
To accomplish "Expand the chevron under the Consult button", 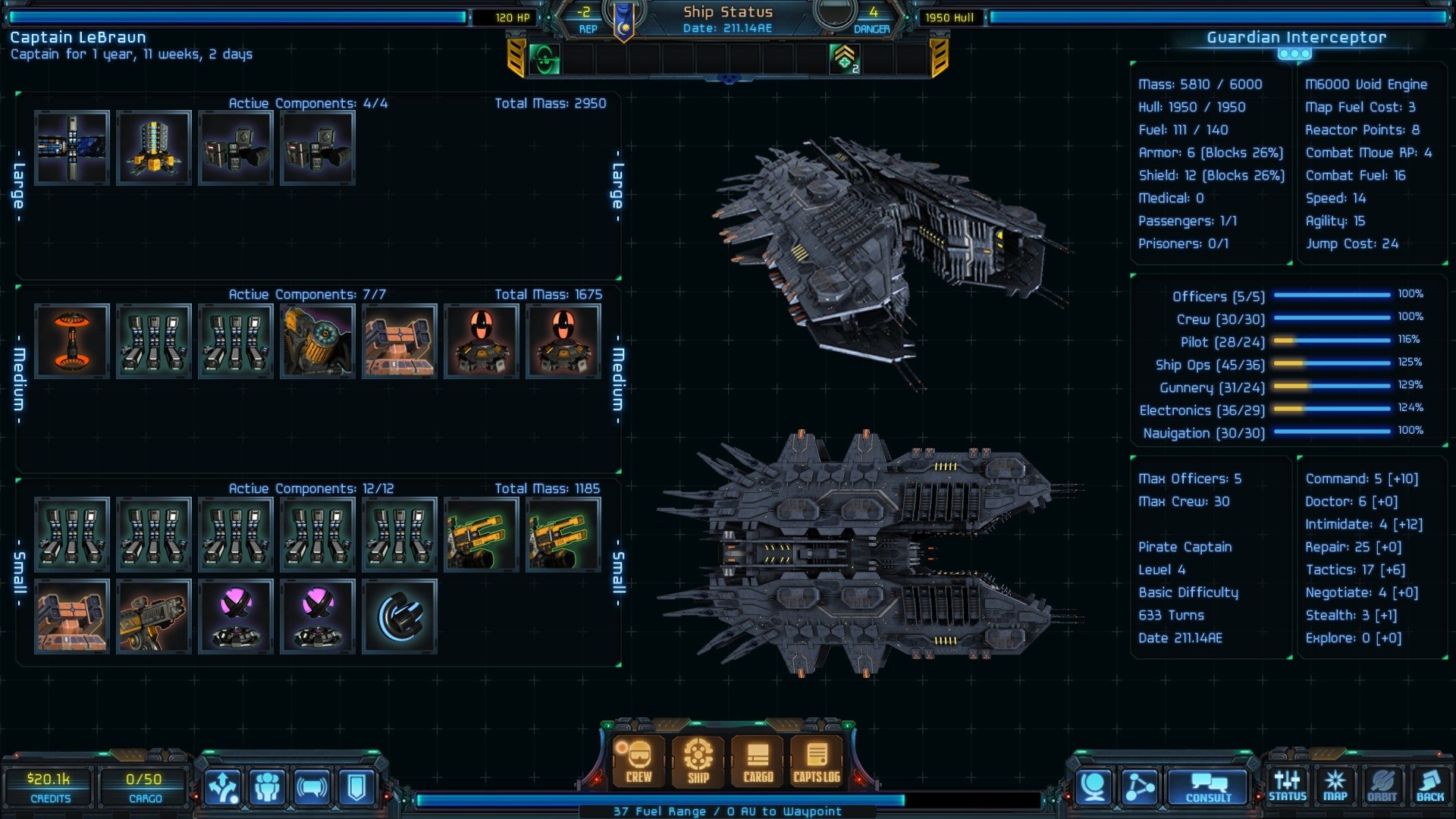I will [x=1162, y=811].
